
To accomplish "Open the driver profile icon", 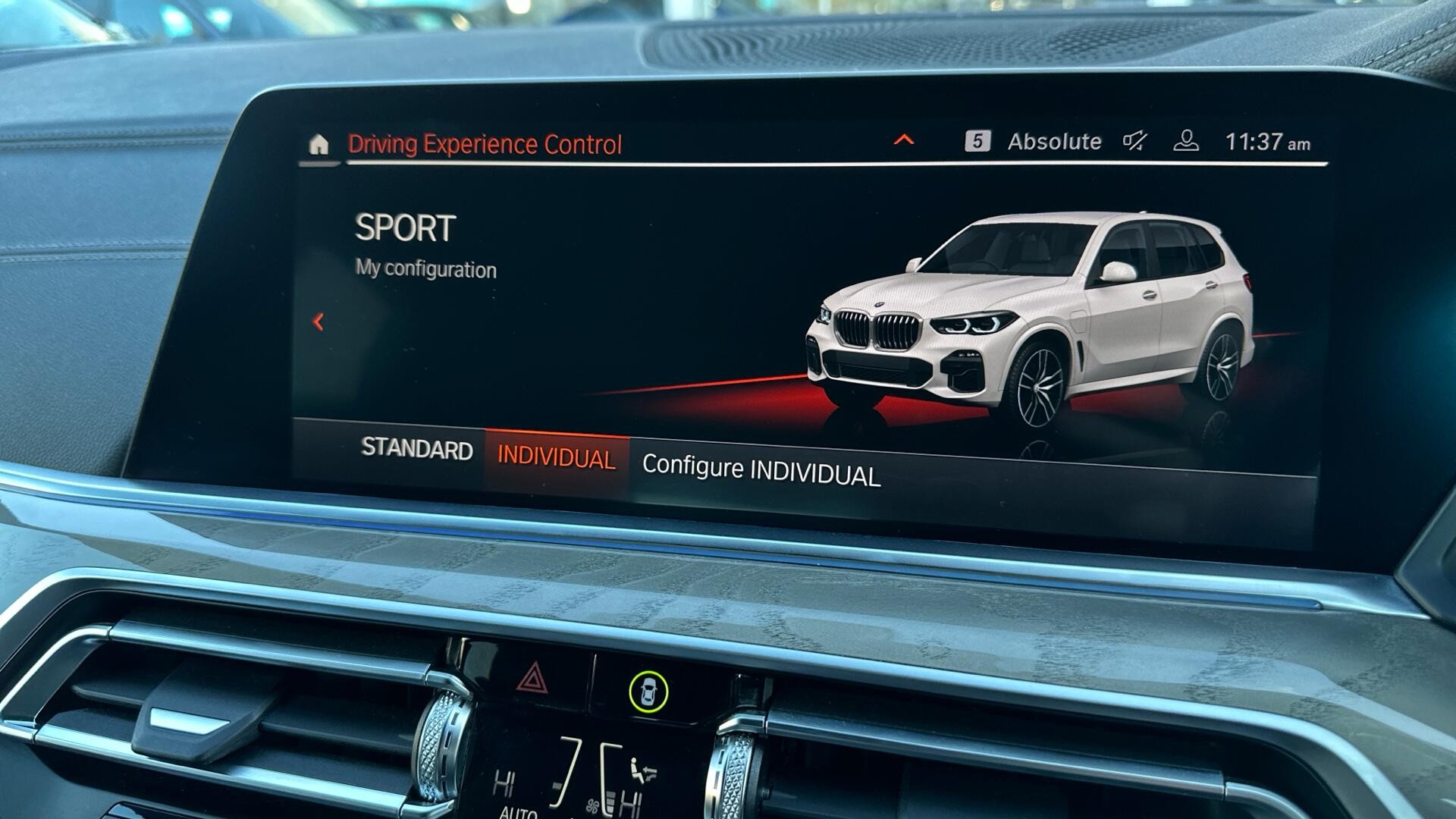I will (1186, 141).
